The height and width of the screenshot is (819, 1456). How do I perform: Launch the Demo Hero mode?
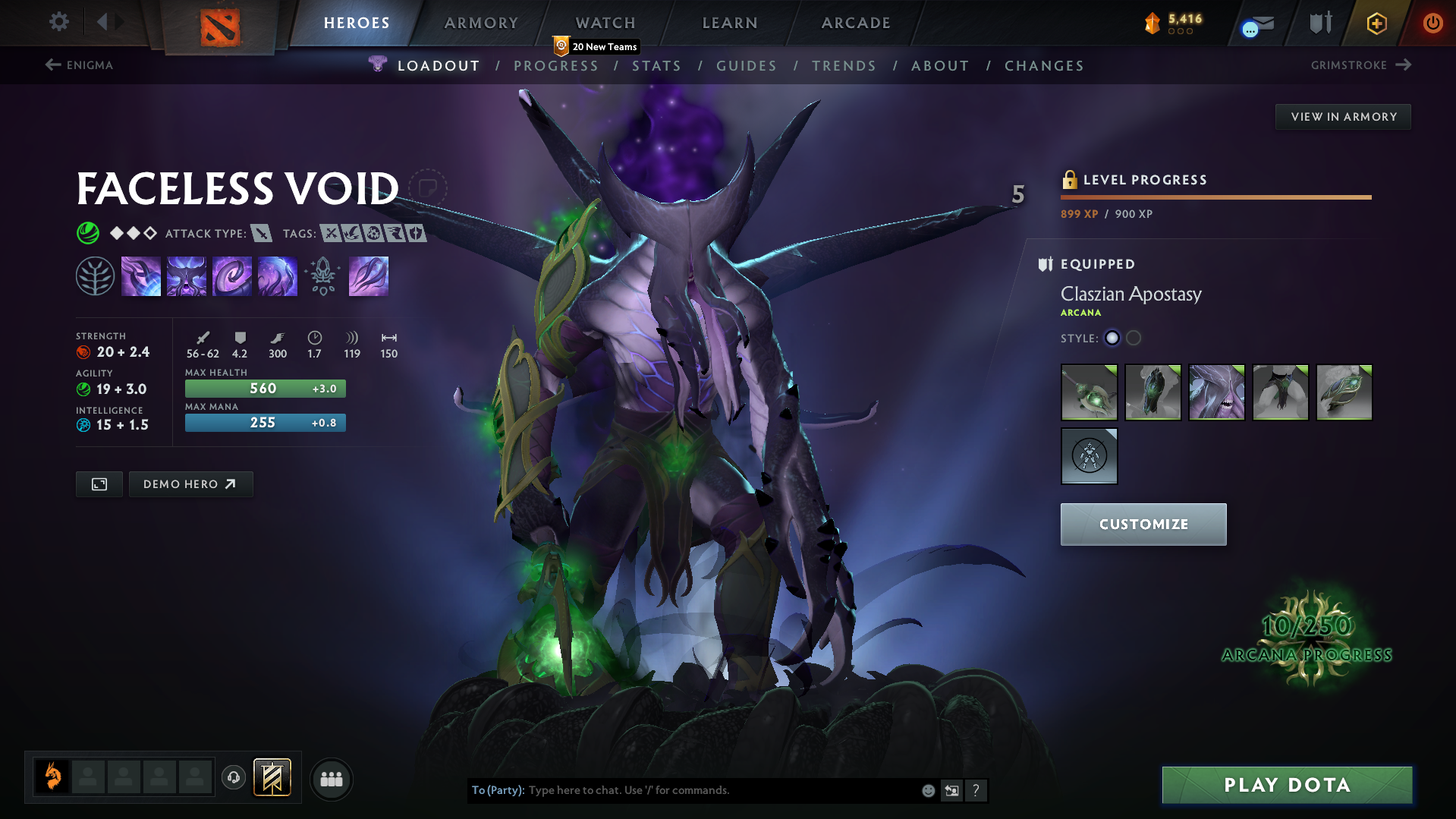coord(190,484)
